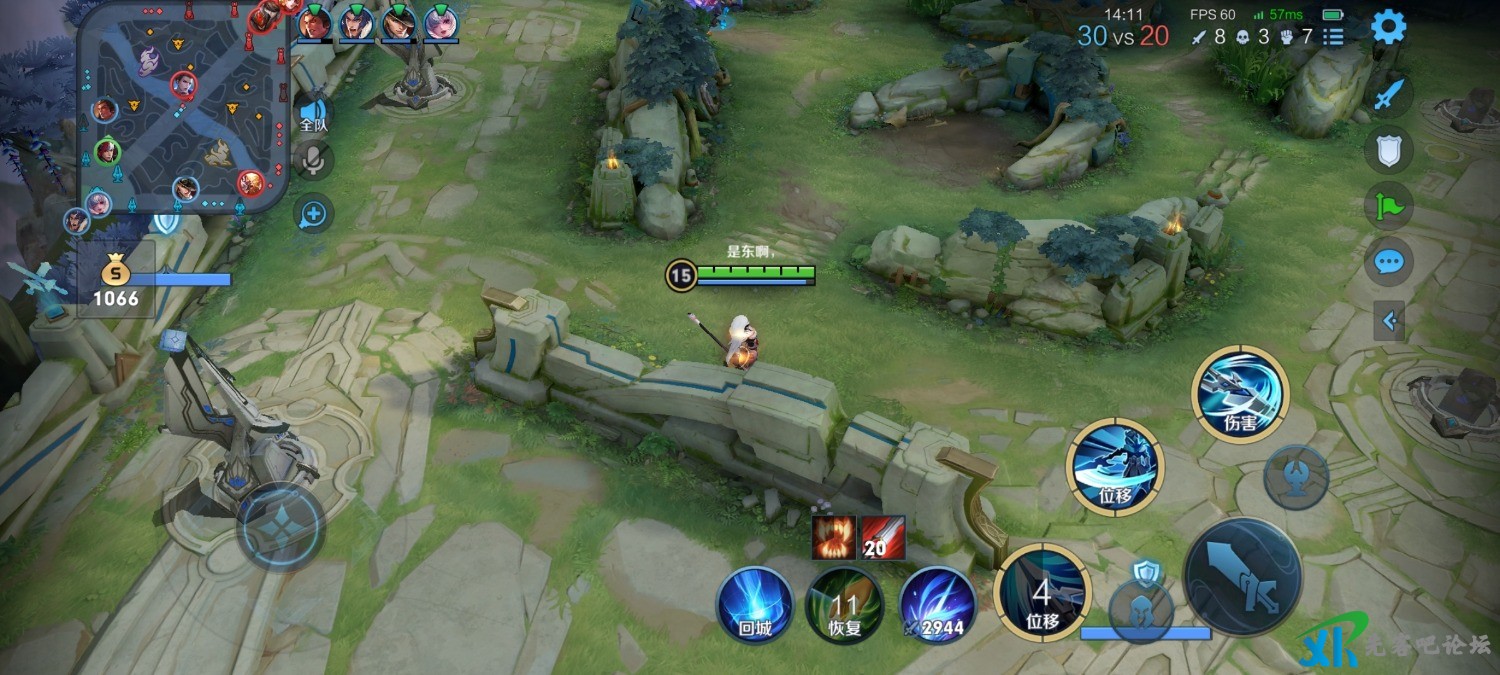
Task: Collapse the signal panel with the arrow
Action: pos(1388,321)
